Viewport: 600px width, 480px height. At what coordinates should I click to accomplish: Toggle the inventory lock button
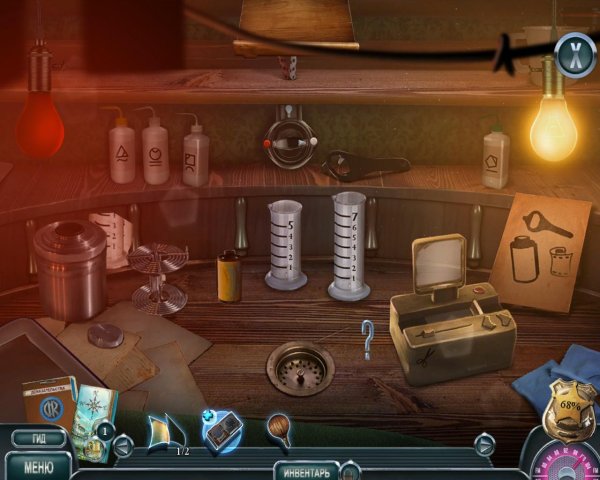(x=351, y=470)
